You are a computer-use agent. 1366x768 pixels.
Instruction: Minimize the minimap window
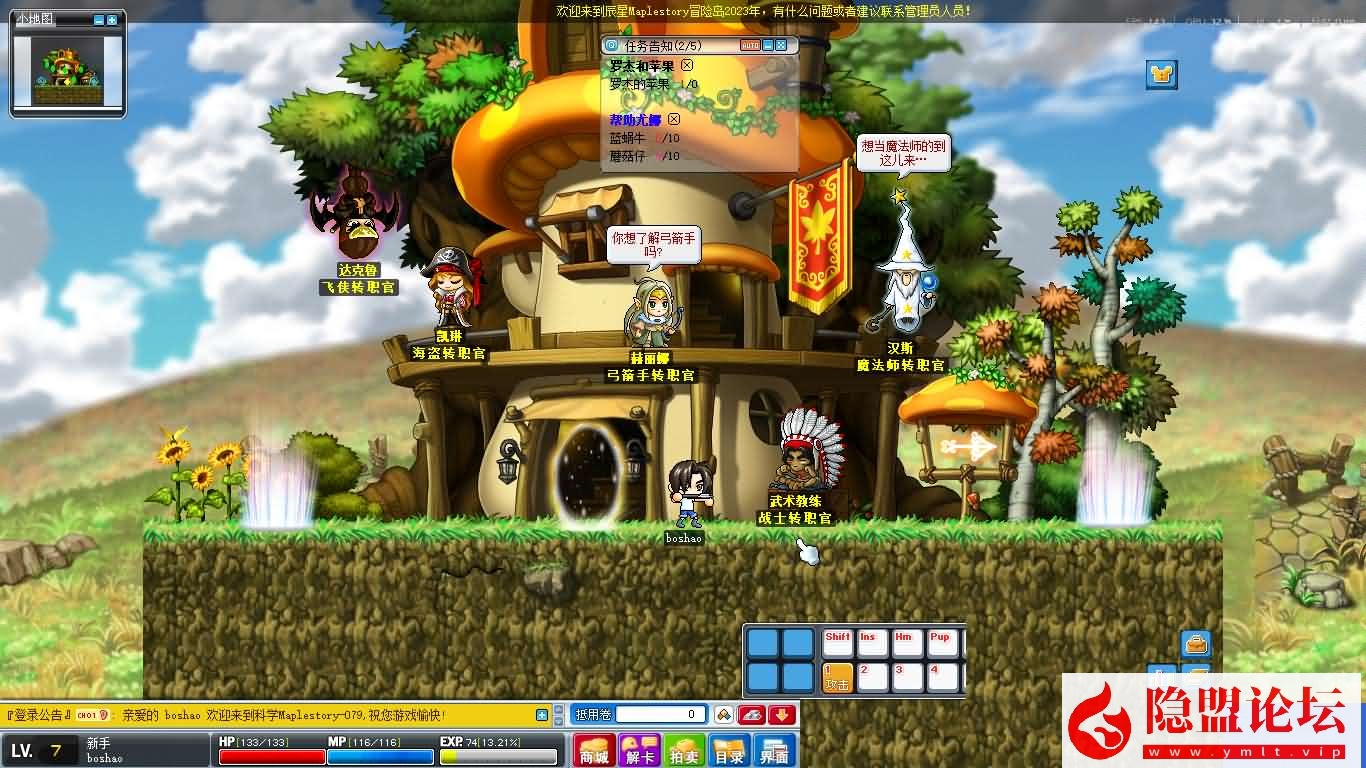(x=99, y=20)
